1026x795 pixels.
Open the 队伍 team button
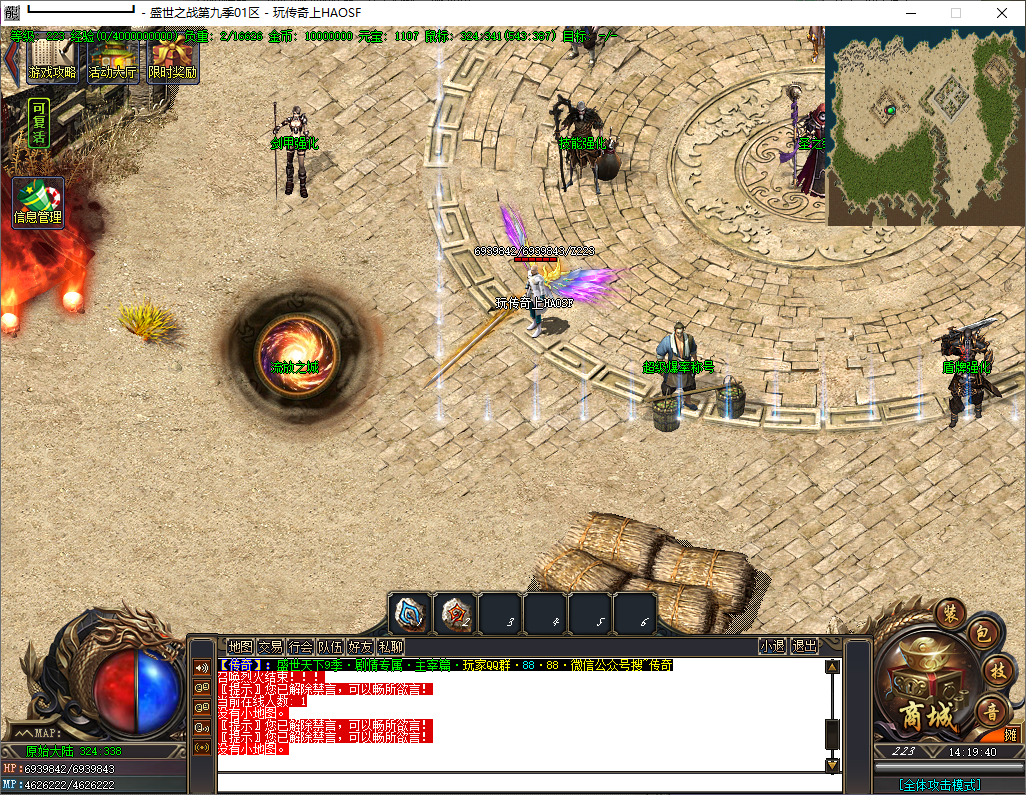click(330, 647)
